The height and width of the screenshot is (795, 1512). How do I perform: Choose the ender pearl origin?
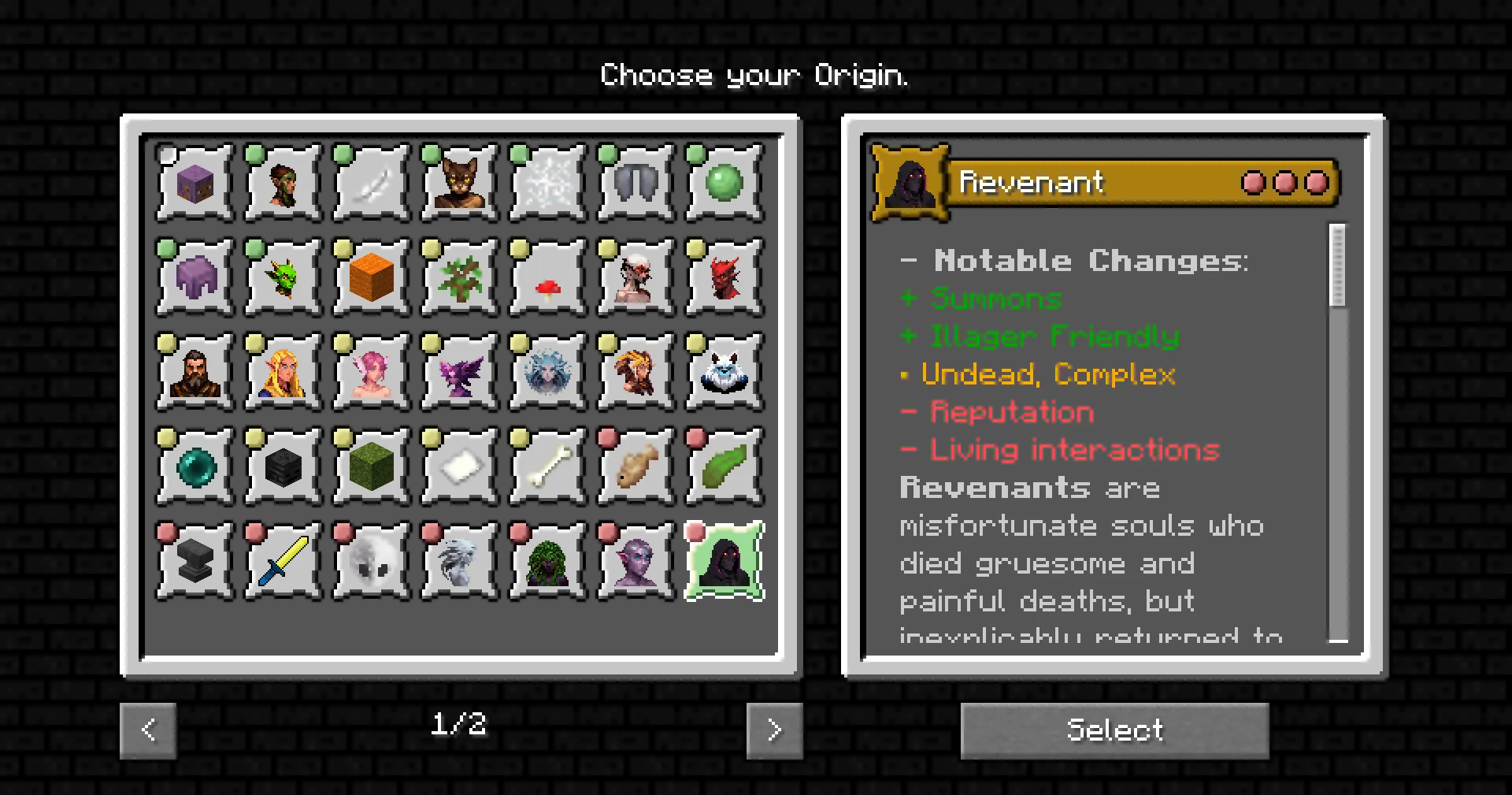pyautogui.click(x=194, y=465)
